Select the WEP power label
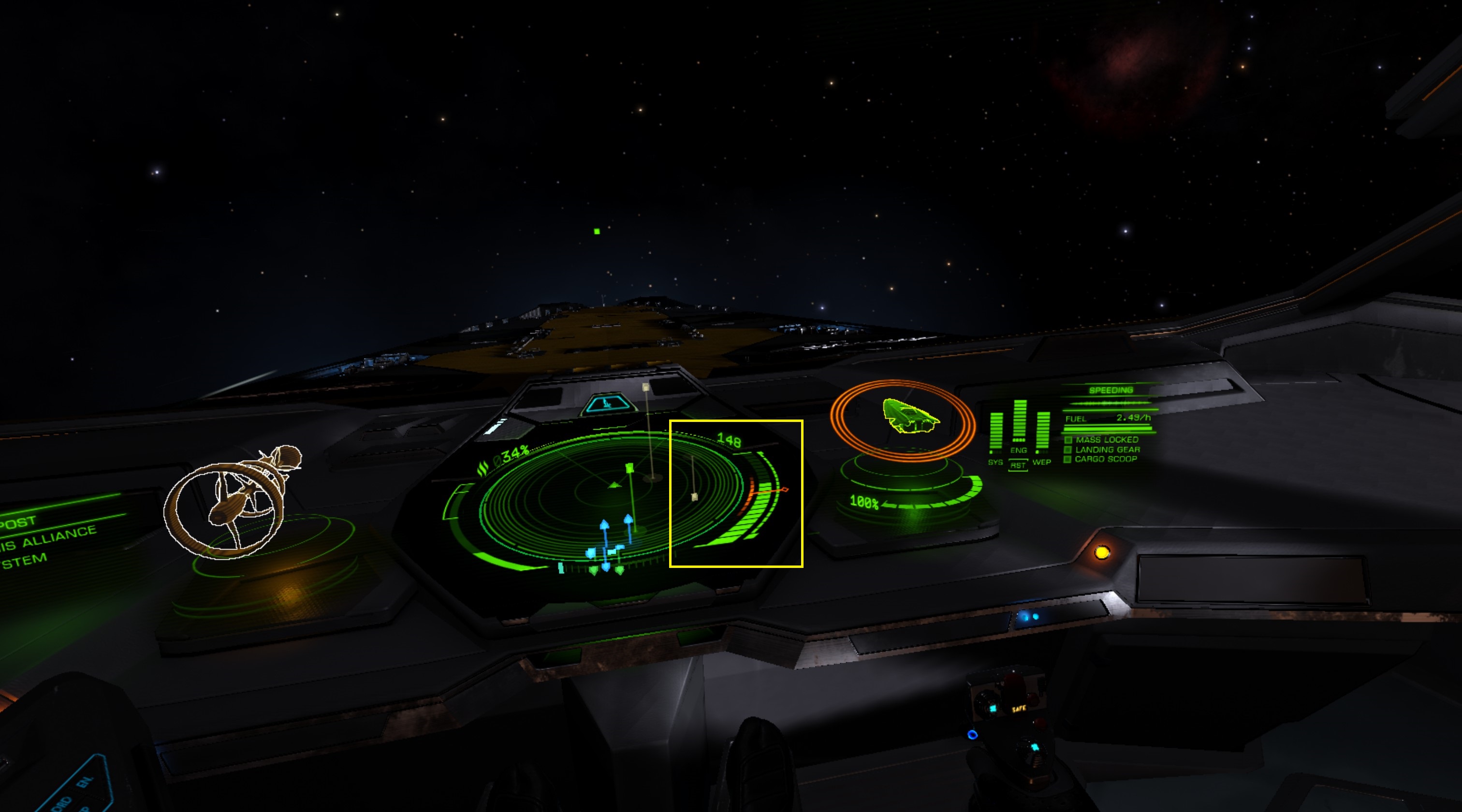The width and height of the screenshot is (1462, 812). [x=1041, y=463]
